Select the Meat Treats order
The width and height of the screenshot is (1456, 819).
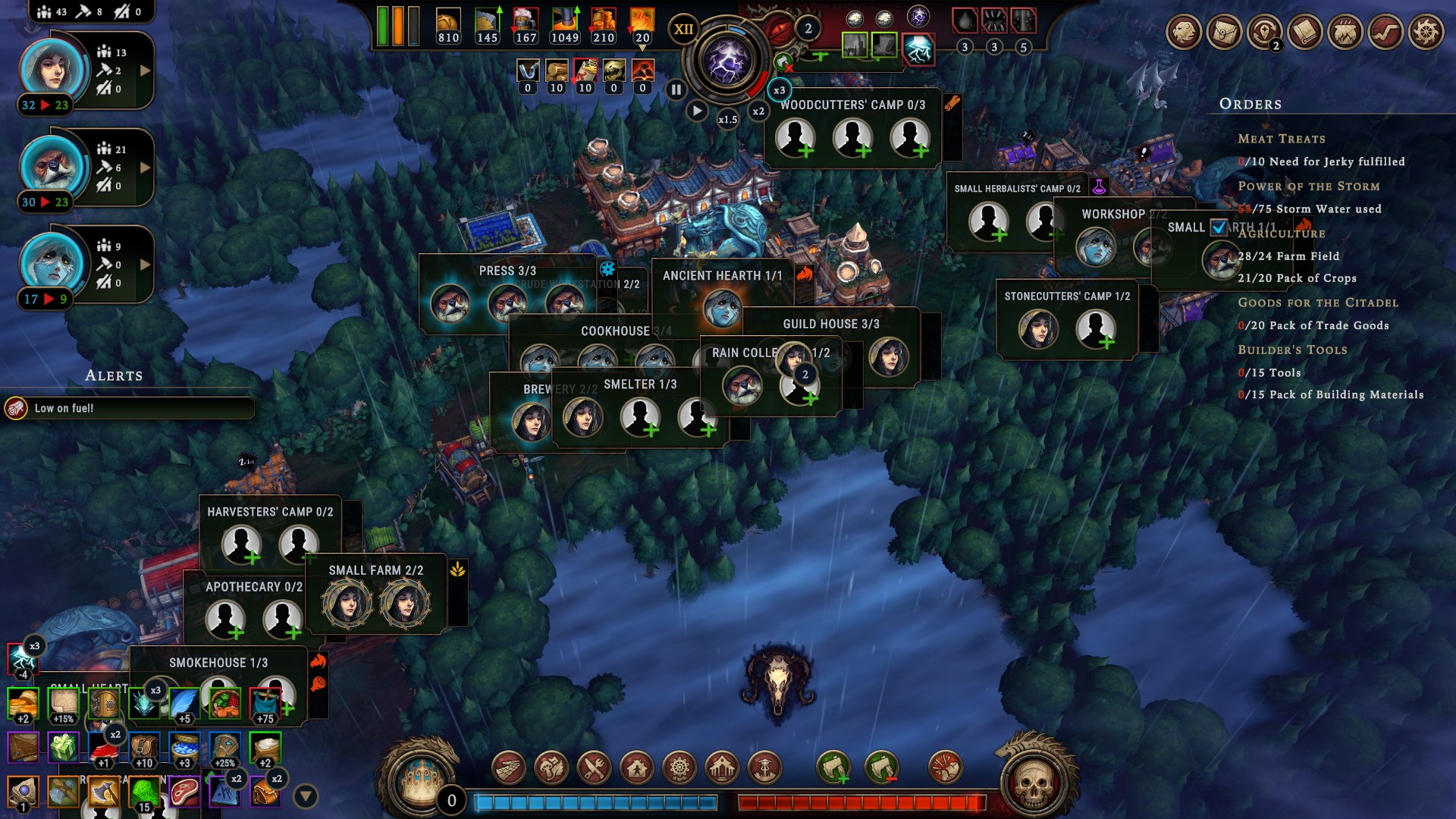coord(1282,139)
